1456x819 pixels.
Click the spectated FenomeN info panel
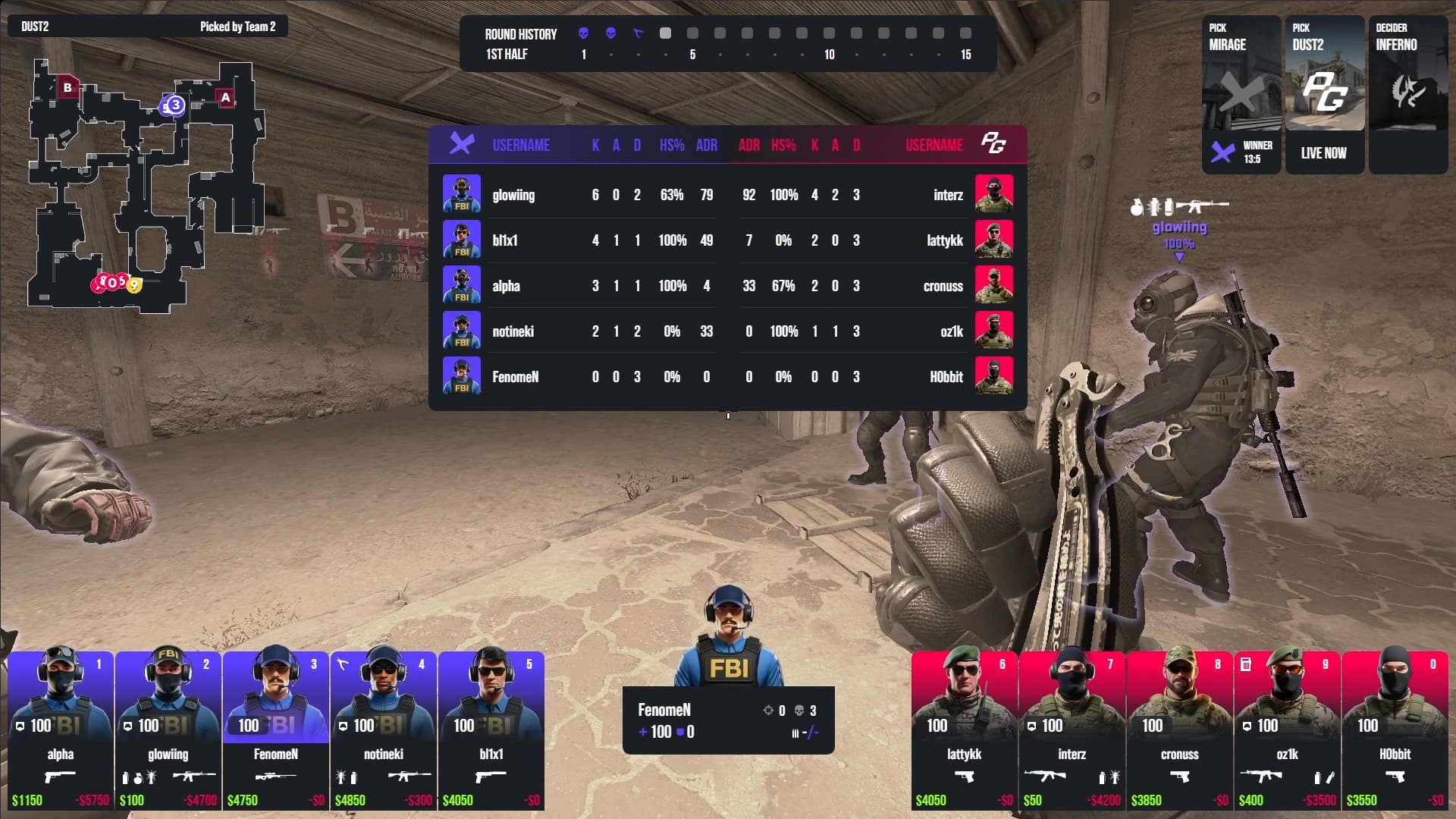tap(728, 720)
